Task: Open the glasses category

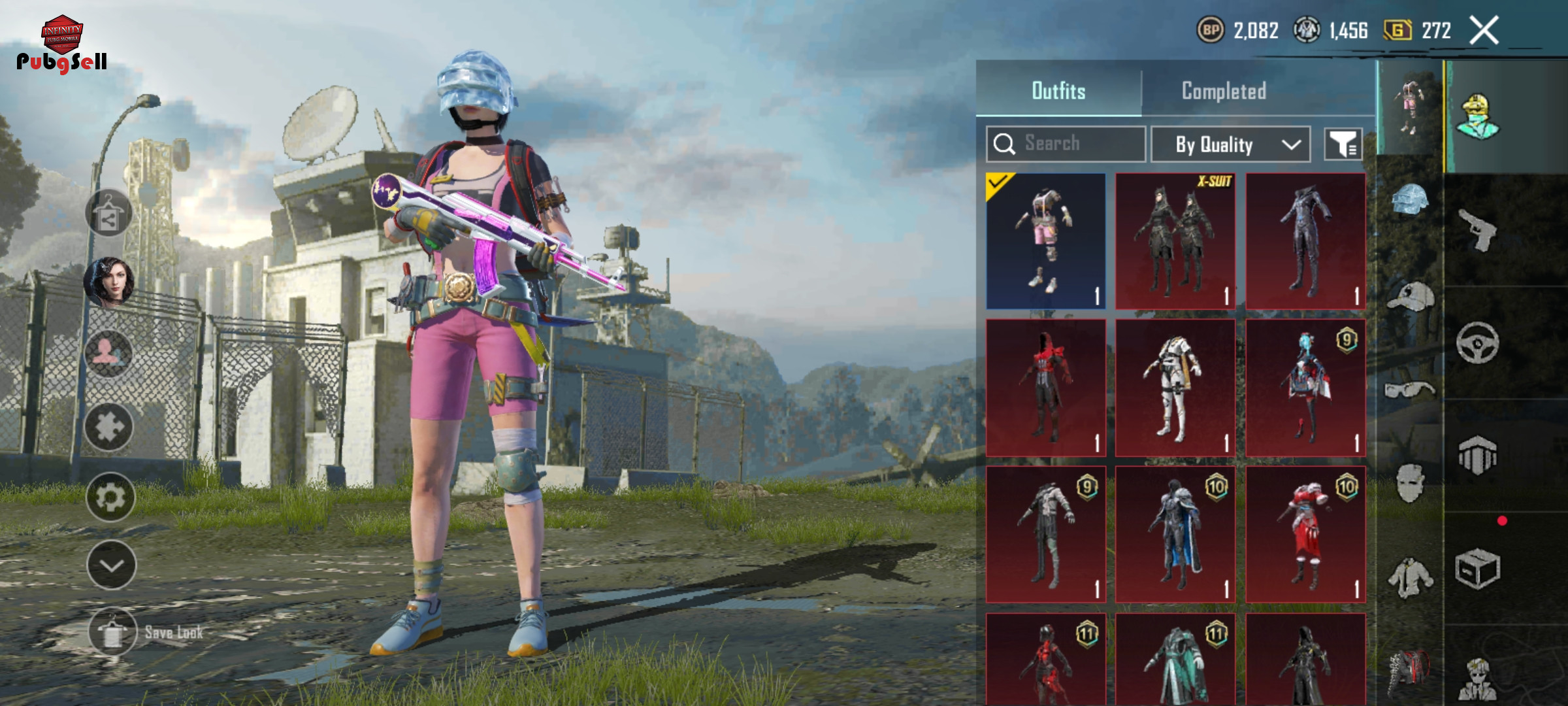Action: point(1411,391)
